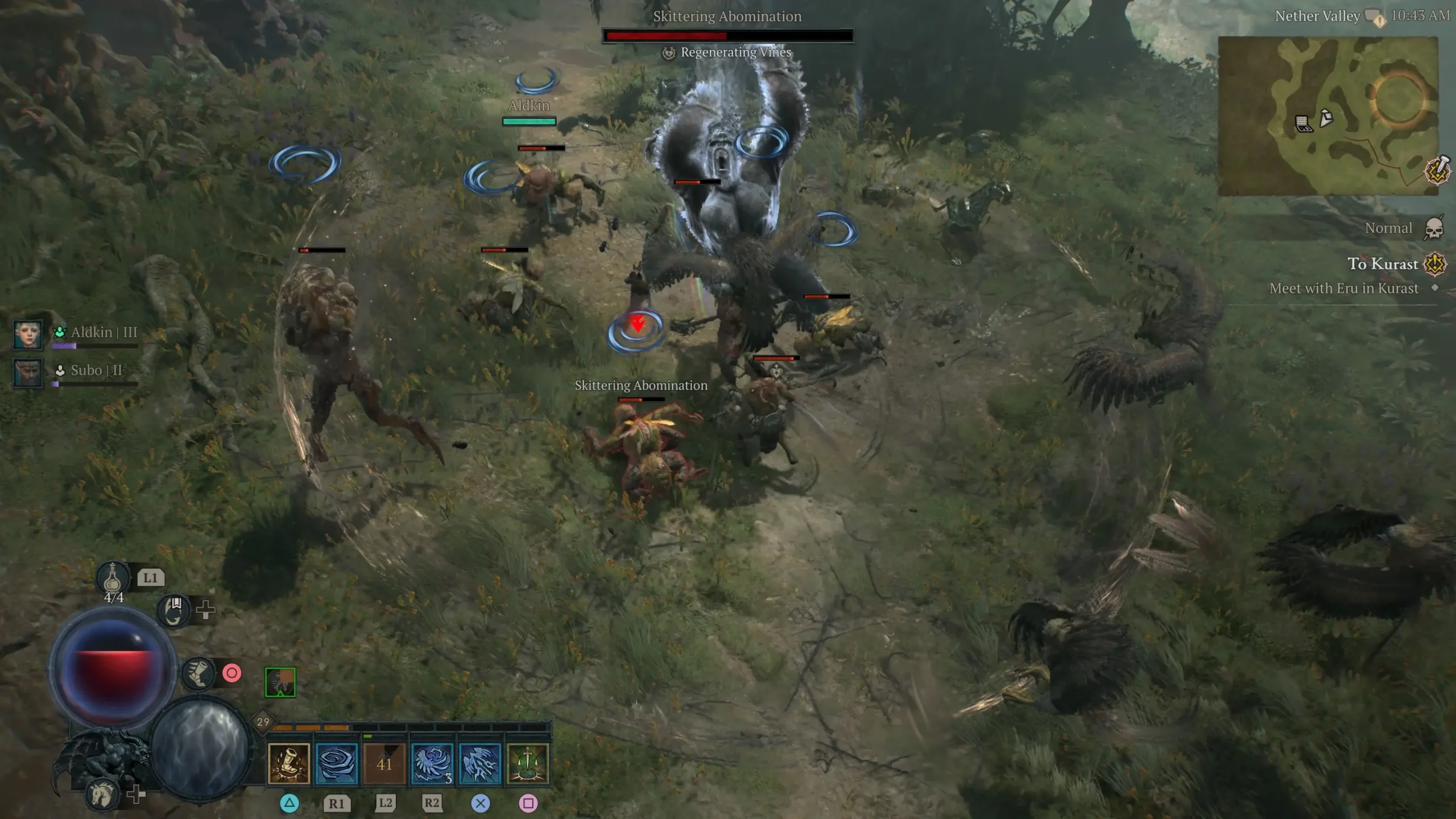This screenshot has width=1456, height=819.
Task: Select the pinned quest marker on minimap edge
Action: [1438, 169]
